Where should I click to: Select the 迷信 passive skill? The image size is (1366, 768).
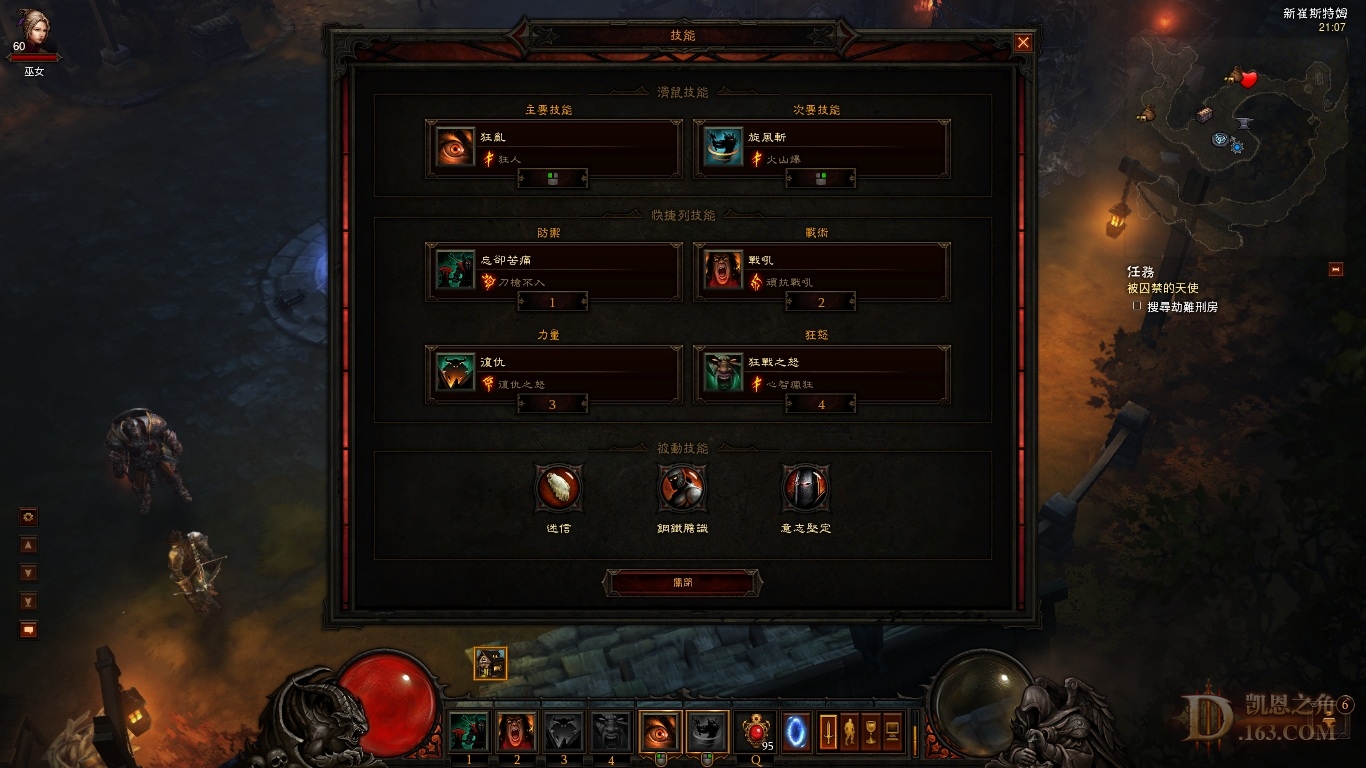point(559,488)
